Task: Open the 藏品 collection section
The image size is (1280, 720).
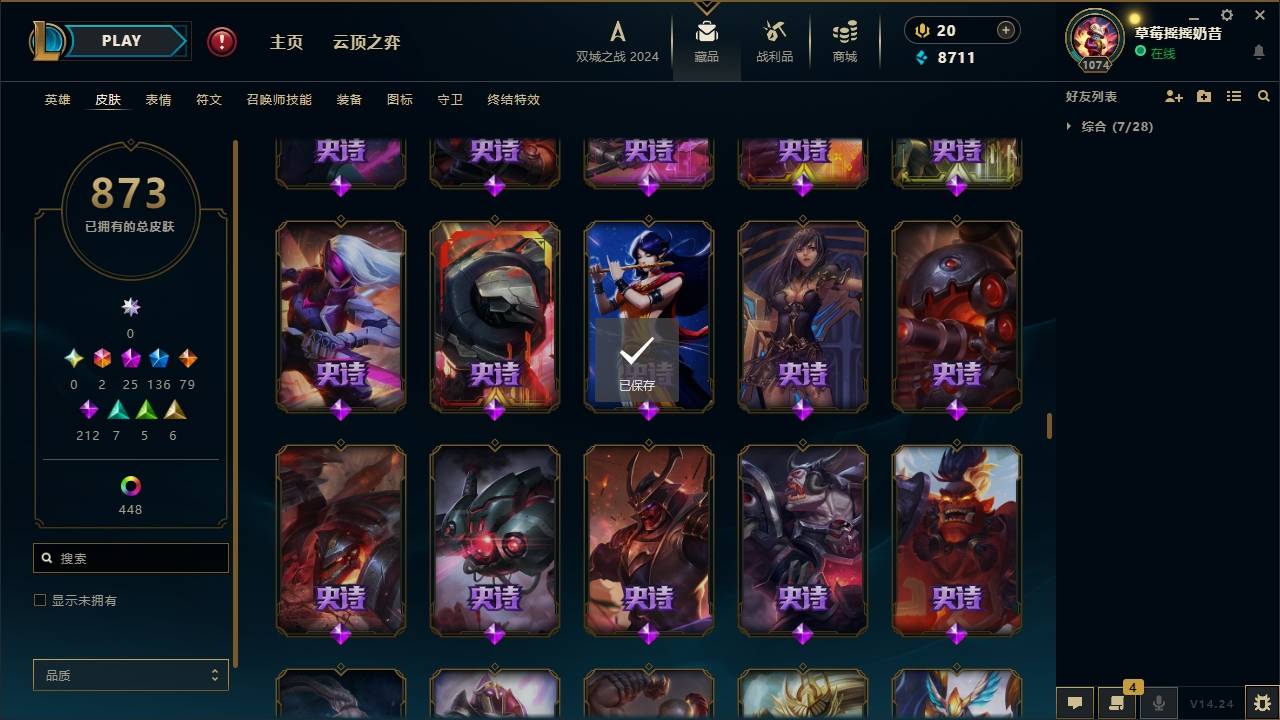Action: coord(707,40)
